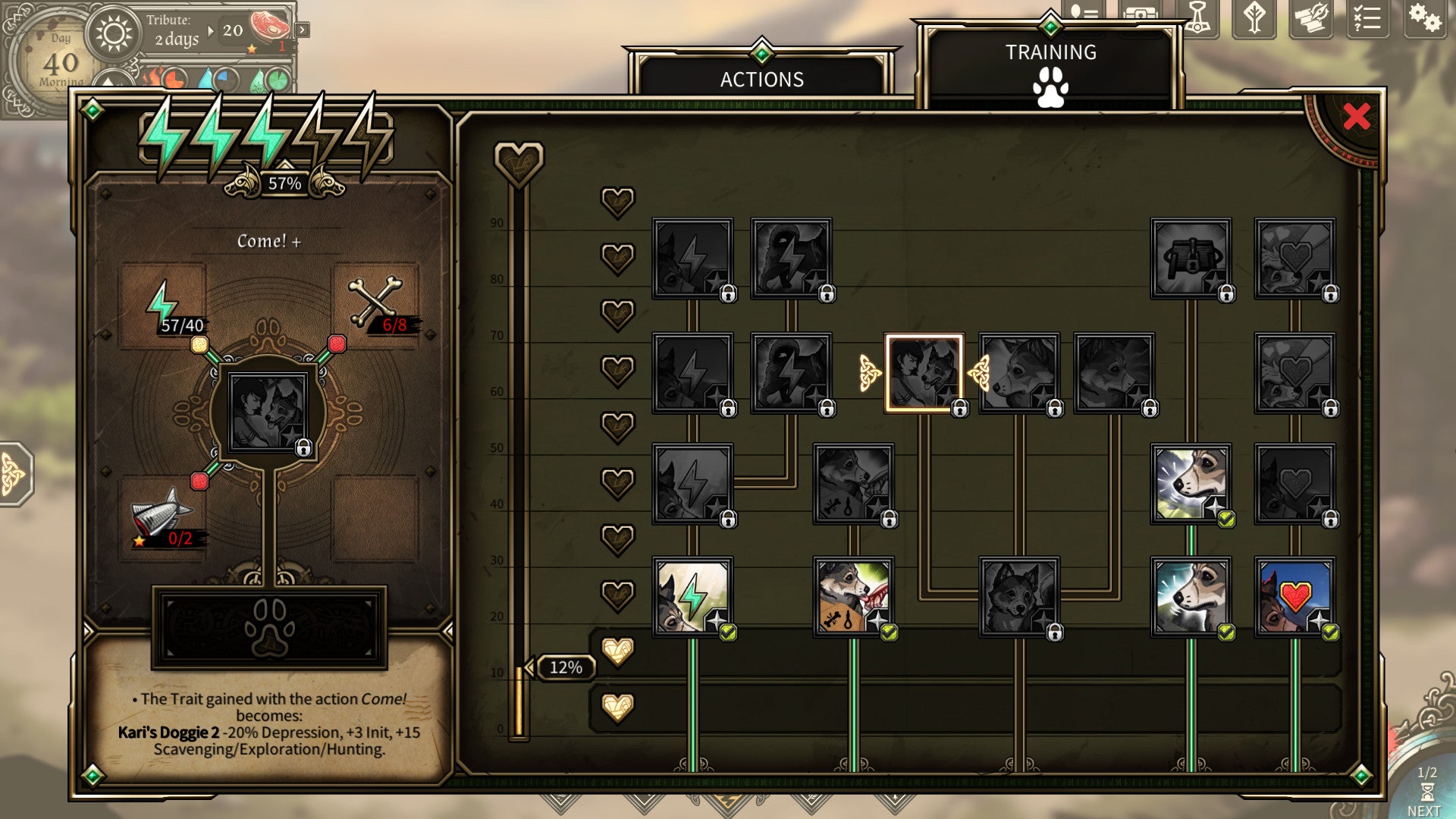This screenshot has height=819, width=1456.
Task: Select the raw meat tribute icon
Action: pyautogui.click(x=268, y=25)
